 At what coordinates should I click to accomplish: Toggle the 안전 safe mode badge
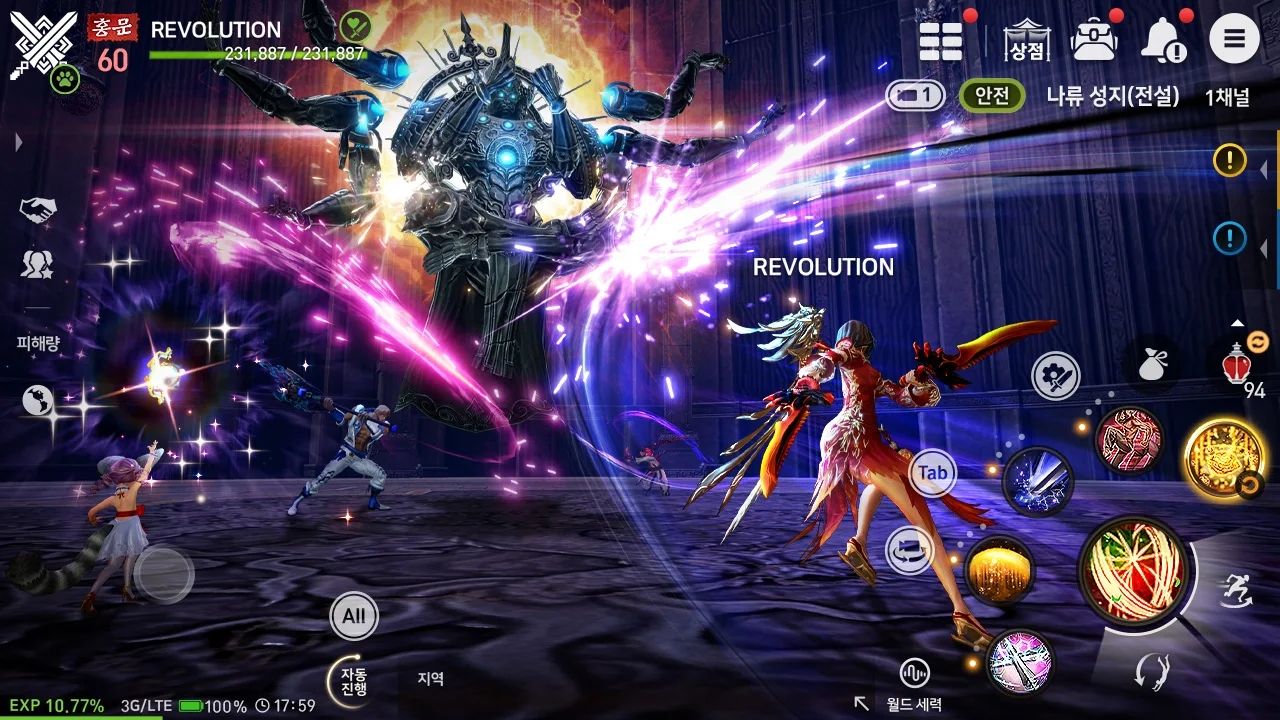click(992, 96)
